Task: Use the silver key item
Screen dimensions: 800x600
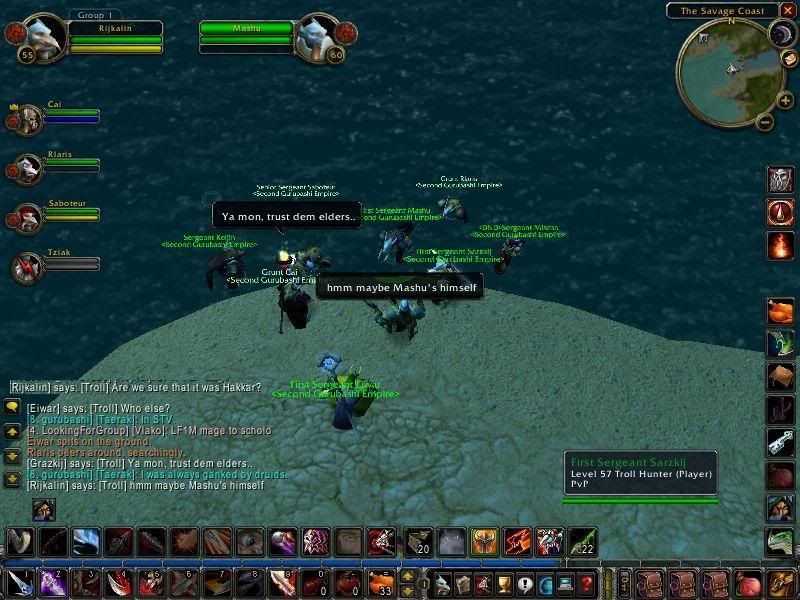Action: [781, 443]
